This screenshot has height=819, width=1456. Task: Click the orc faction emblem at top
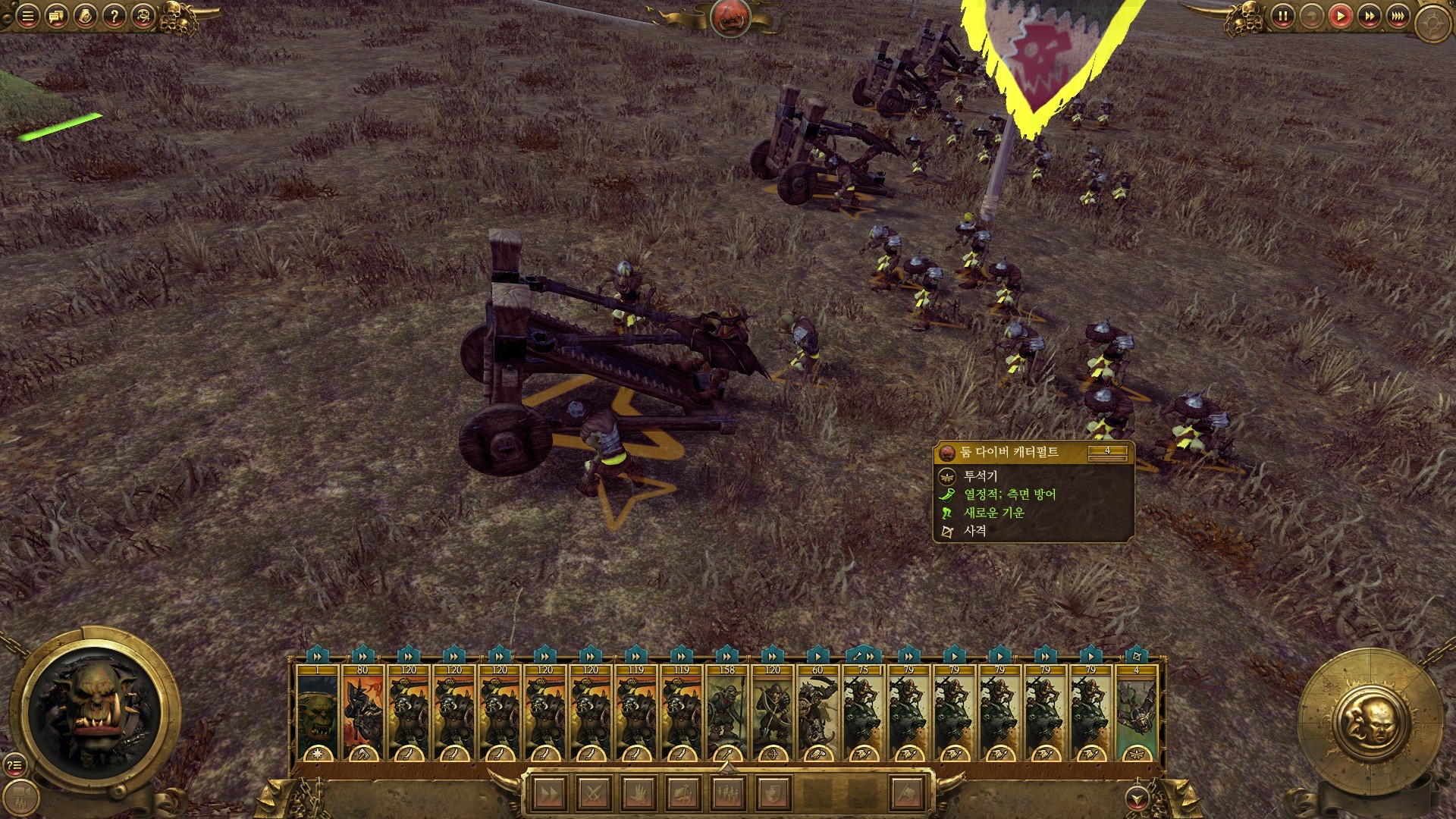tap(730, 17)
